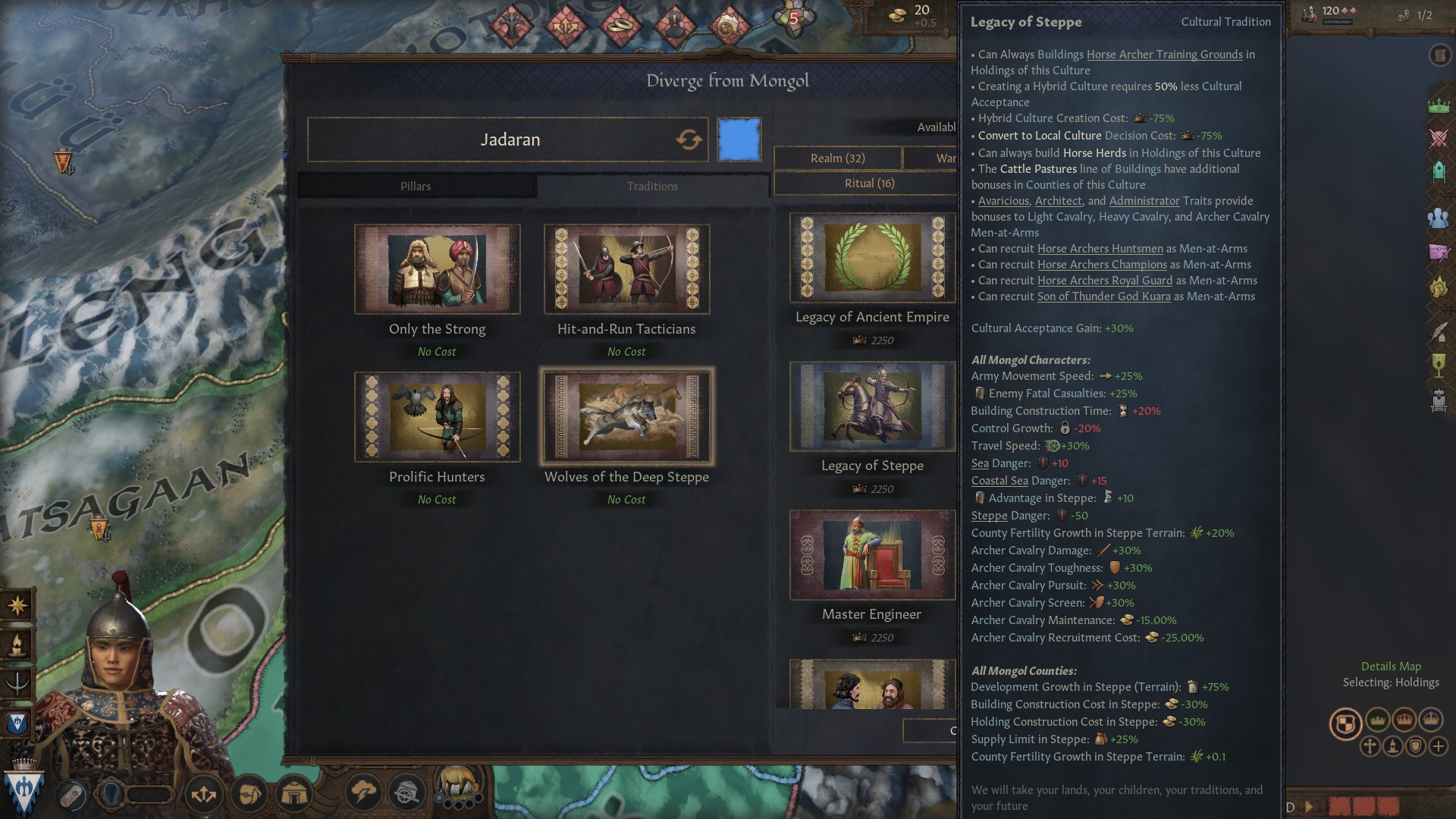This screenshot has height=819, width=1456.
Task: Show the Ritual (16) traditions category
Action: [x=869, y=184]
